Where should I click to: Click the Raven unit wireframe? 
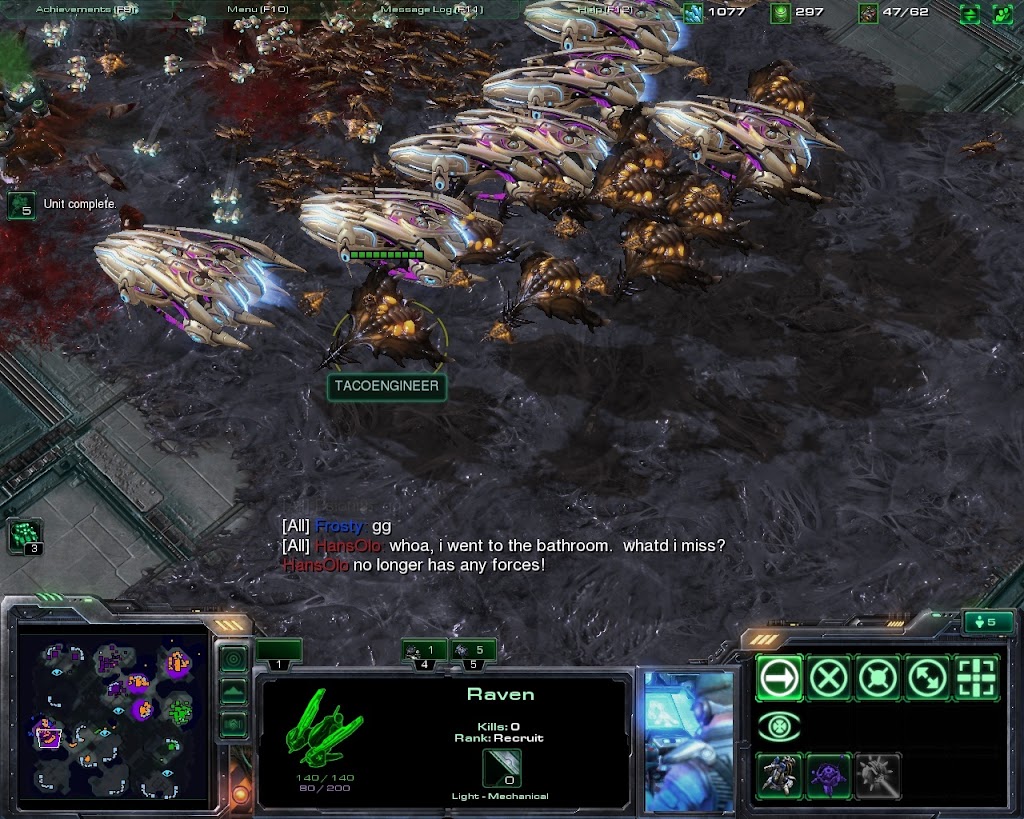click(x=325, y=727)
